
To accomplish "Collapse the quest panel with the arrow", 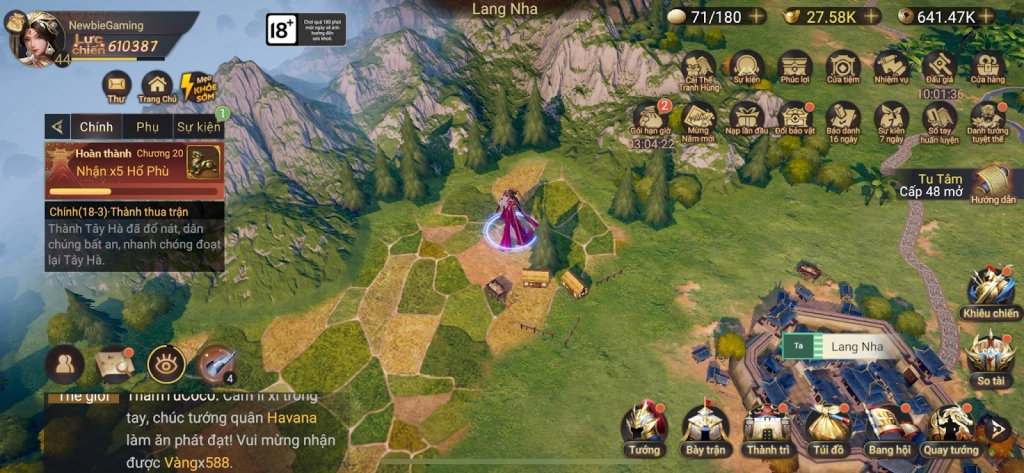I will pyautogui.click(x=58, y=127).
